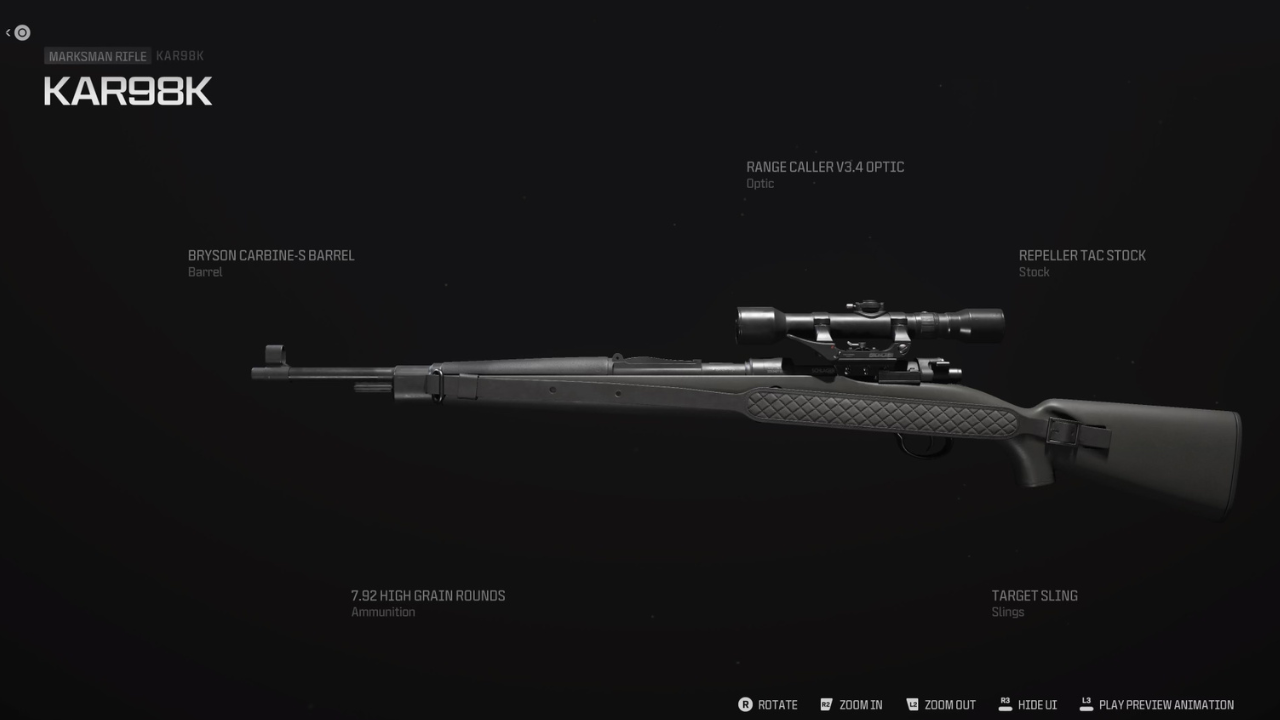1280x720 pixels.
Task: Click the KAR98K breadcrumb label
Action: (x=178, y=56)
